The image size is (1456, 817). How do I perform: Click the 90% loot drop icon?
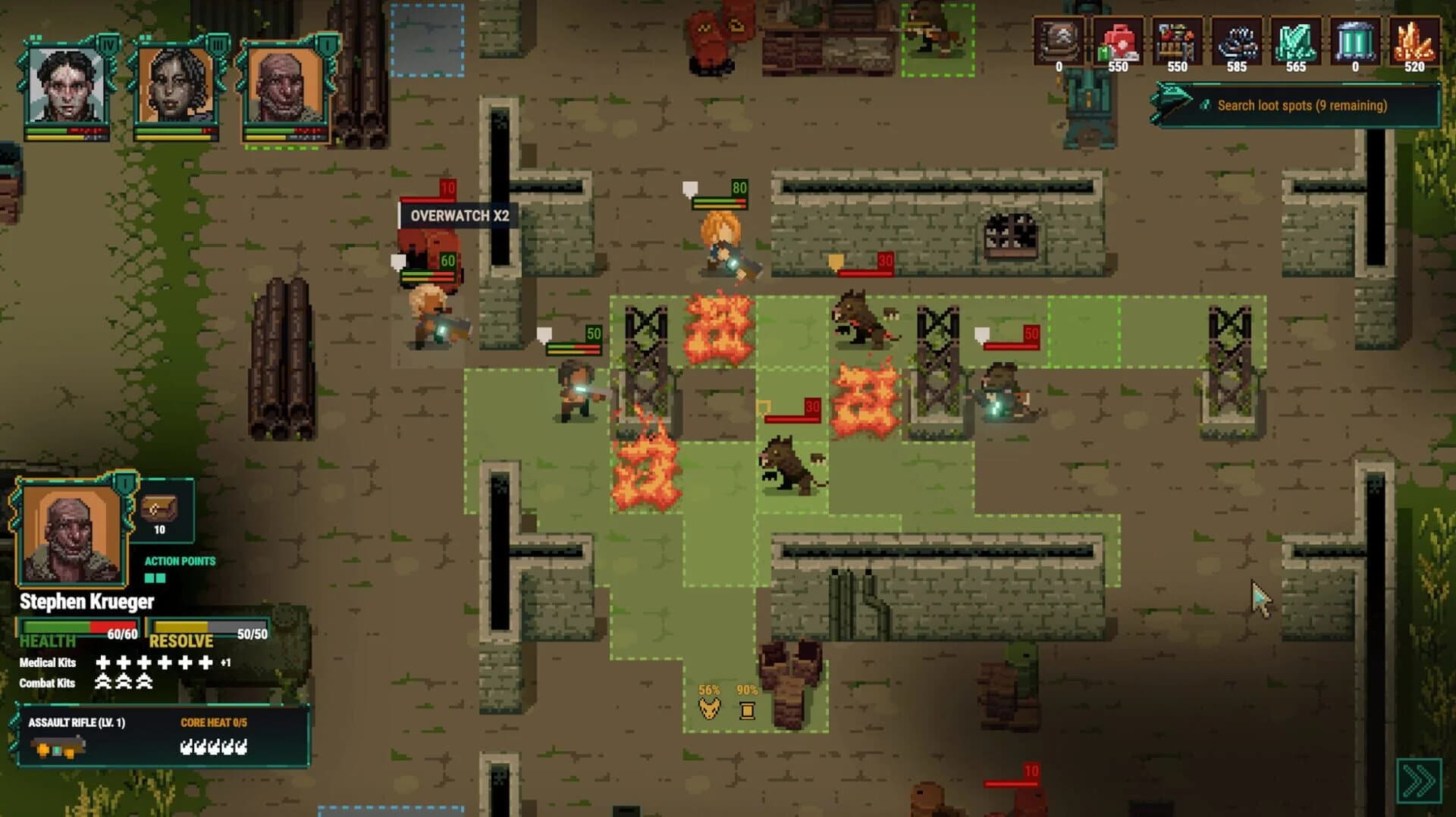click(747, 709)
